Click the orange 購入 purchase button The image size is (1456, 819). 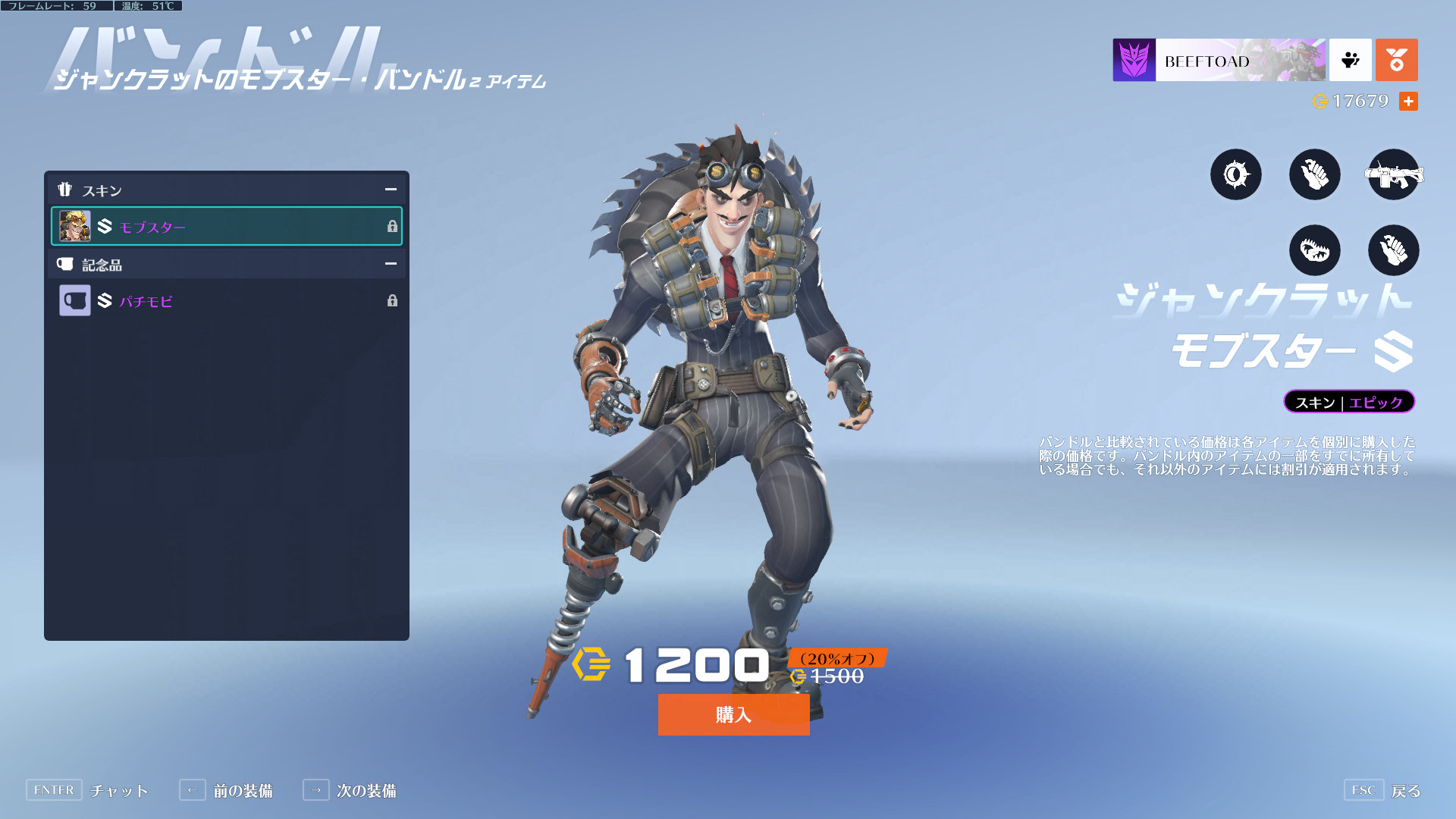tap(733, 714)
